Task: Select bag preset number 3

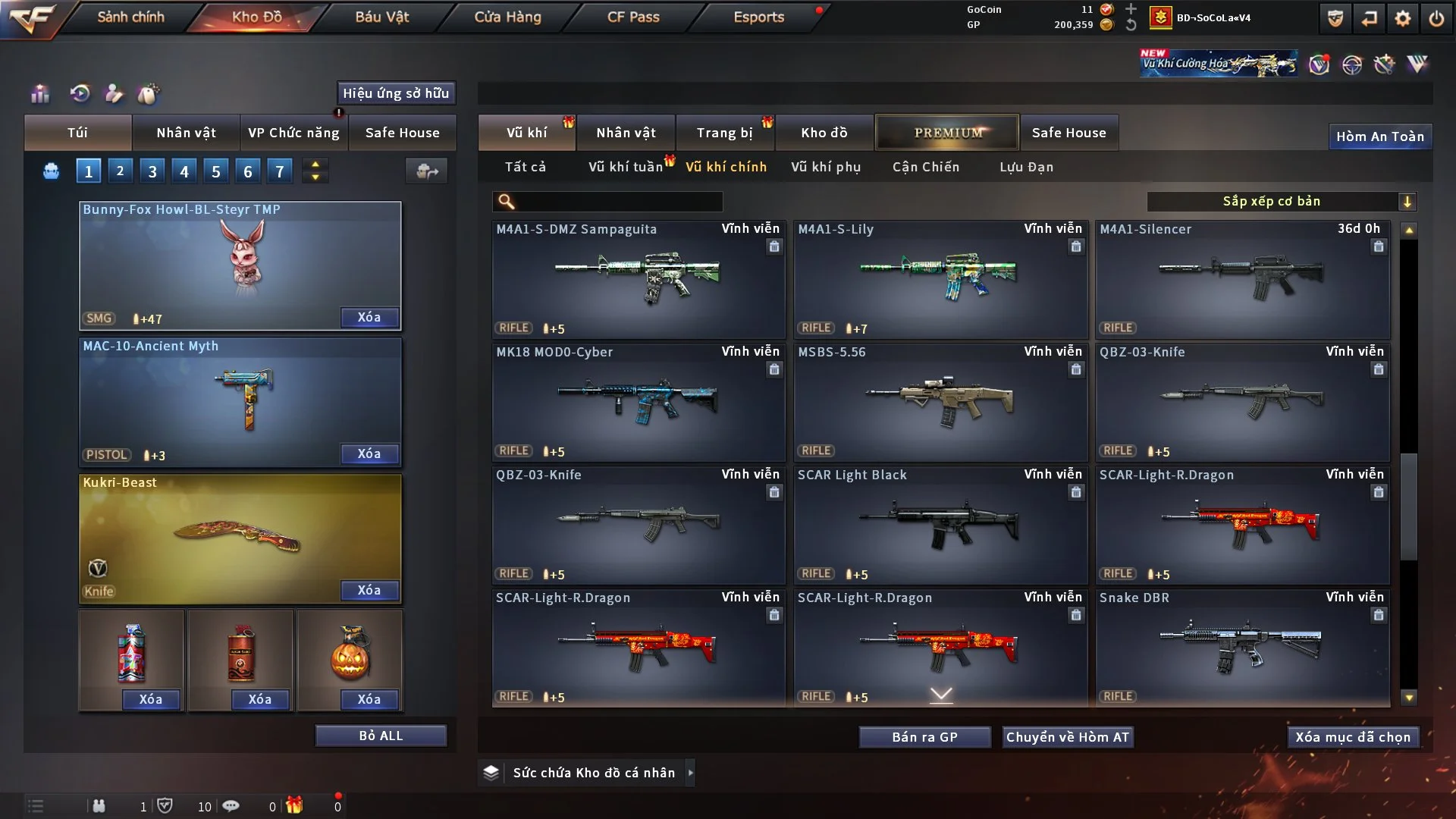Action: pos(152,171)
